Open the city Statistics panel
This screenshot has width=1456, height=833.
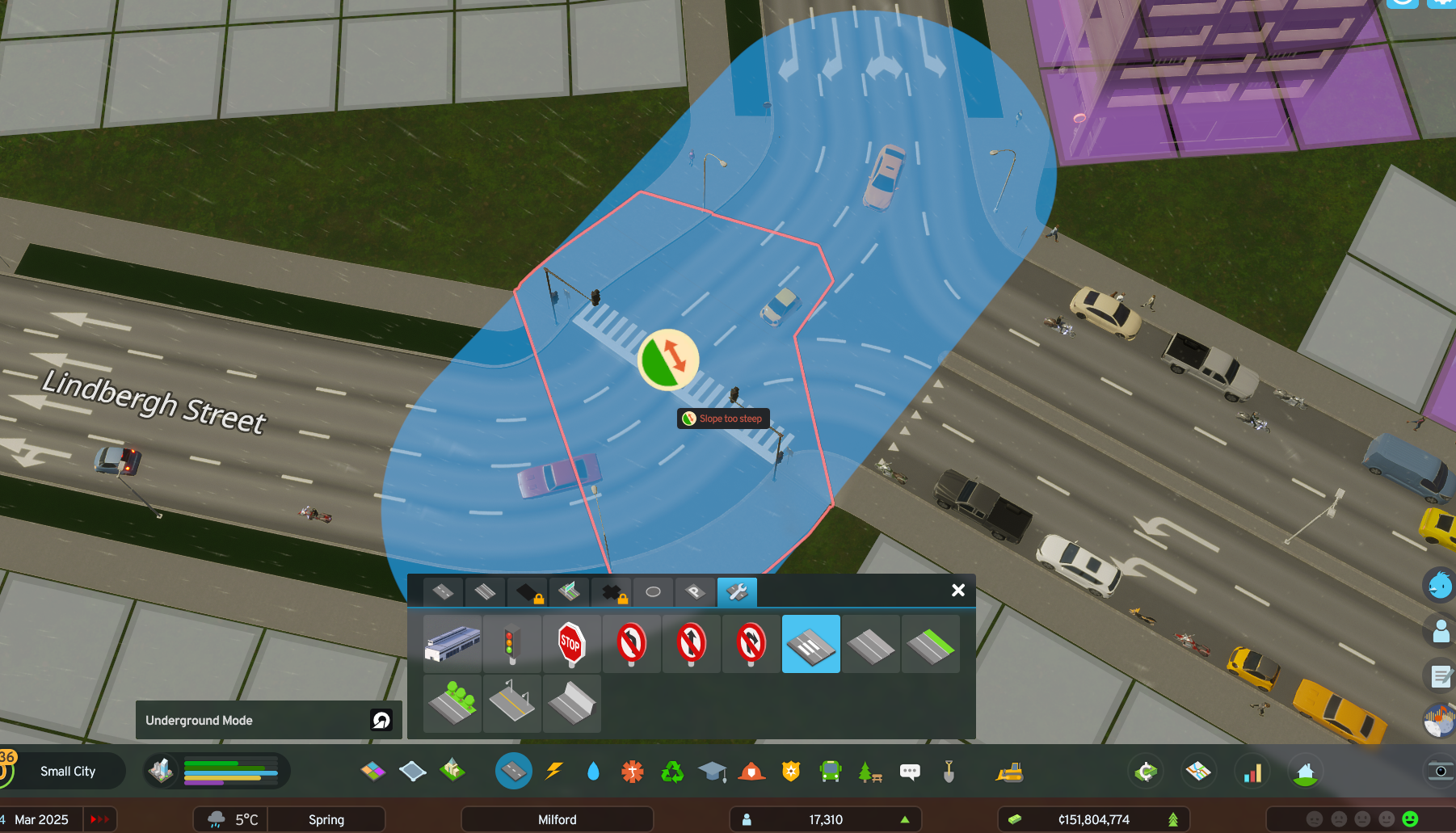tap(1252, 771)
